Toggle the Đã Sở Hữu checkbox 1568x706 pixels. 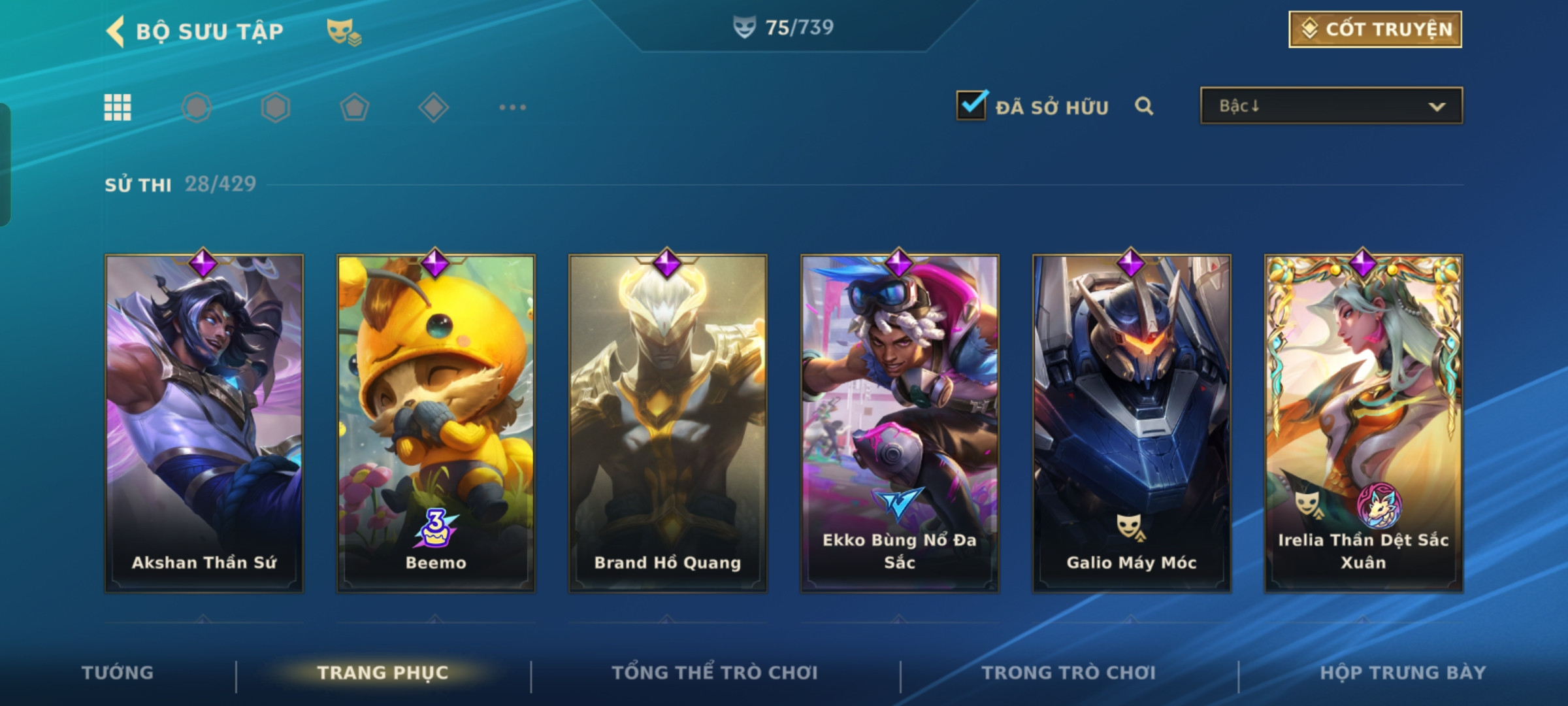click(971, 105)
